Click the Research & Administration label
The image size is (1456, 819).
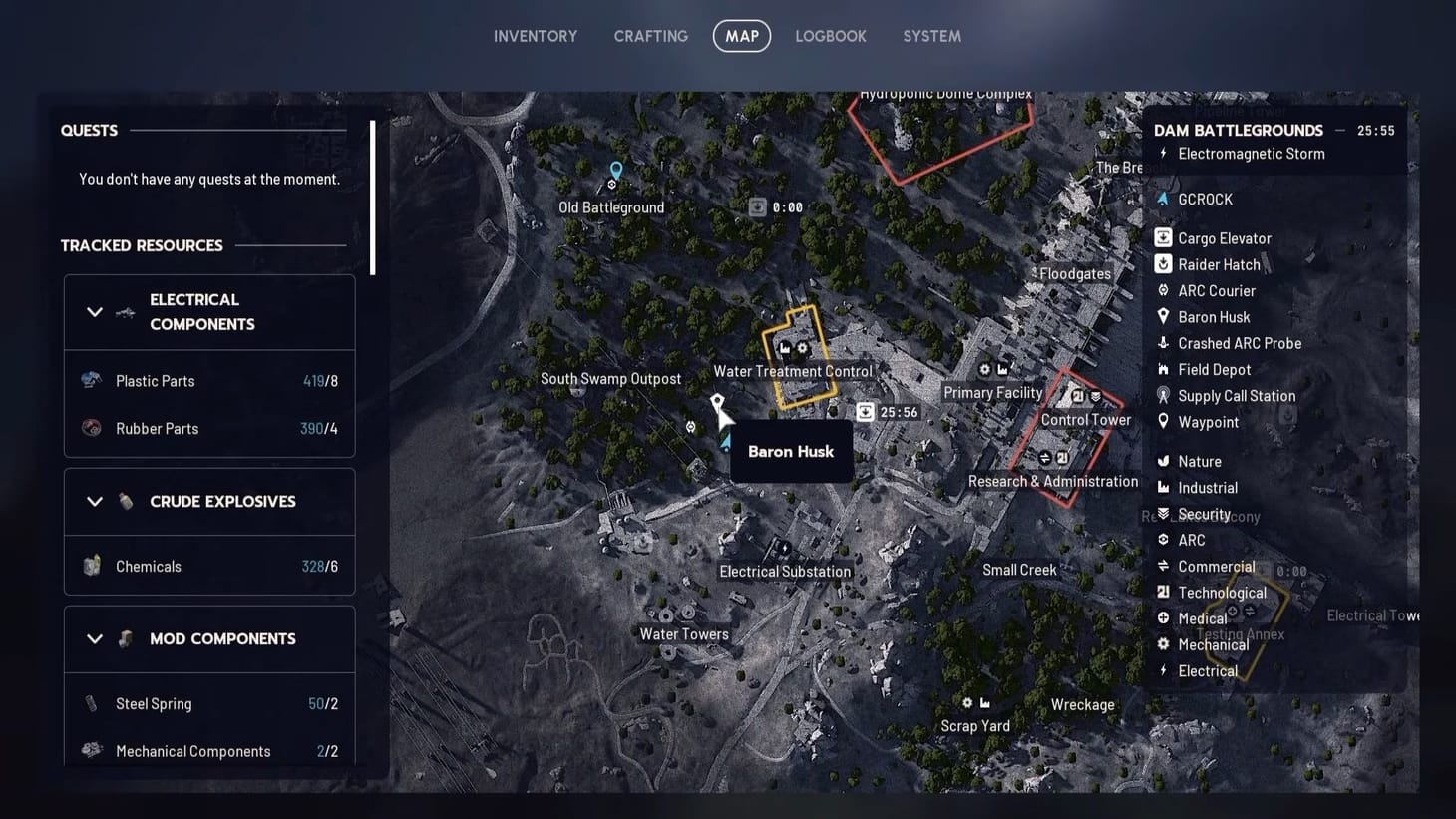point(1053,480)
